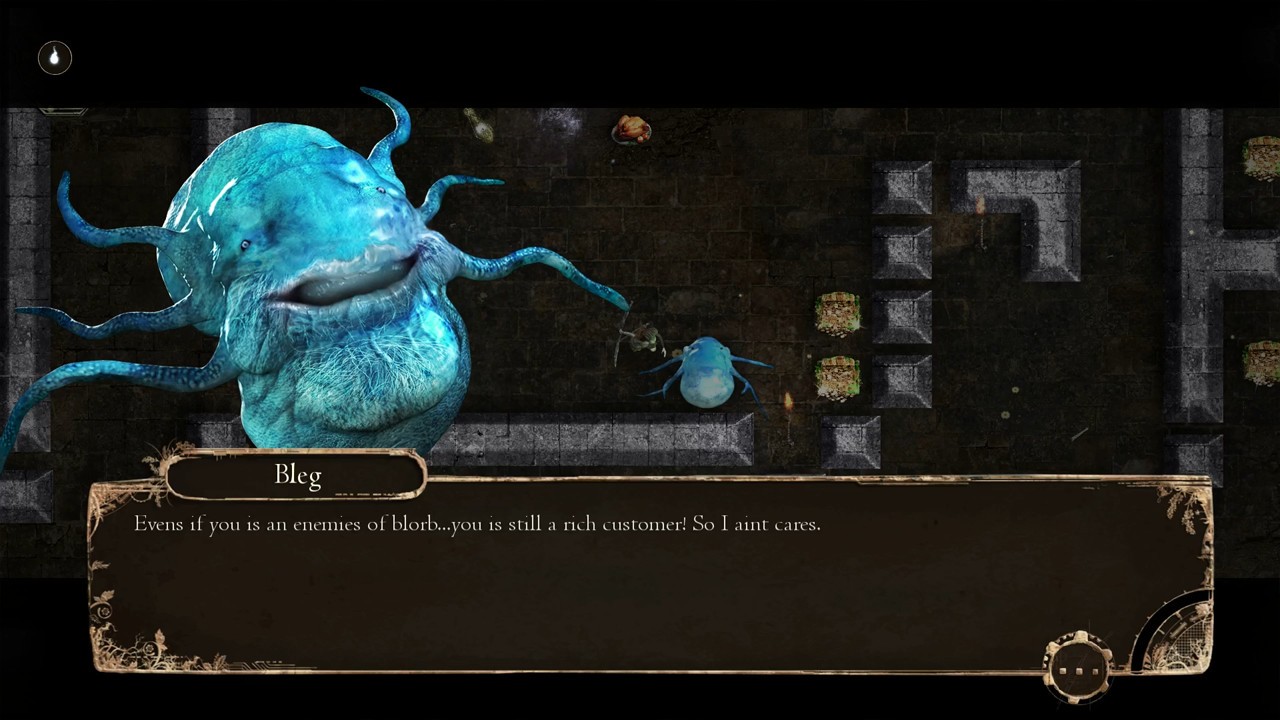Click the upper treasure chest of gold
Screen dimensions: 1280x720
point(840,315)
